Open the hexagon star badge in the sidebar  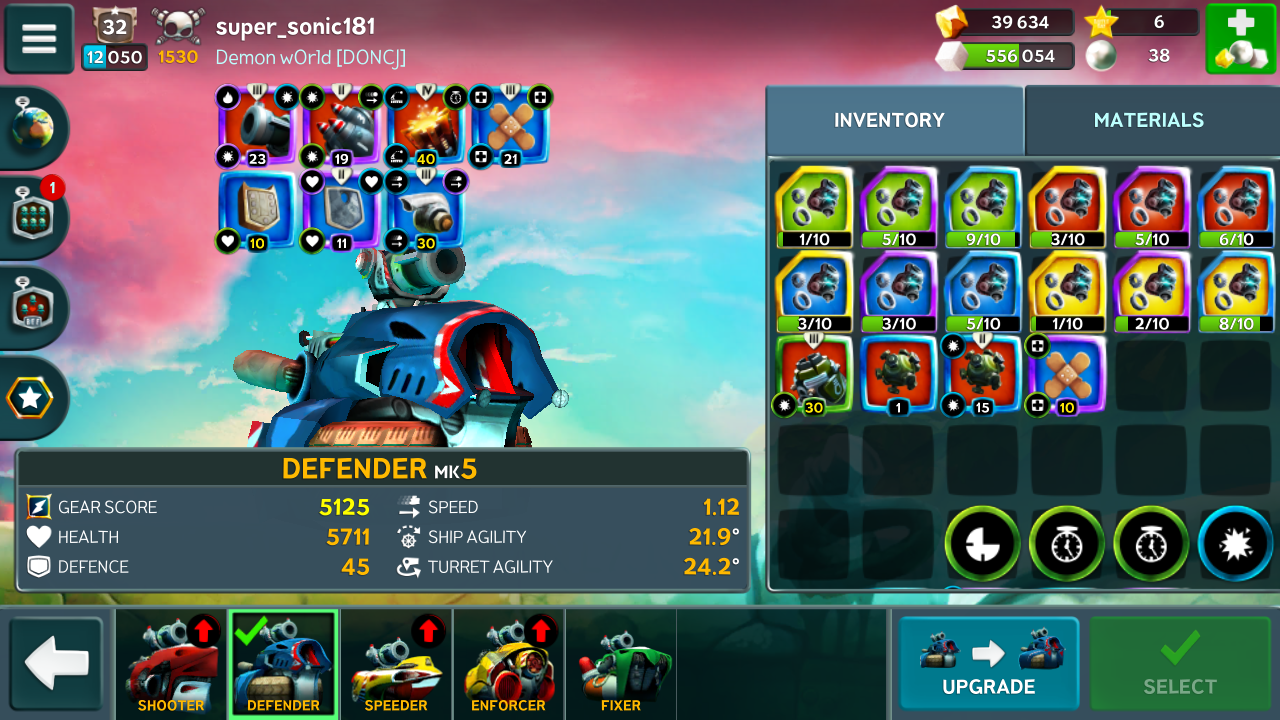click(x=30, y=399)
